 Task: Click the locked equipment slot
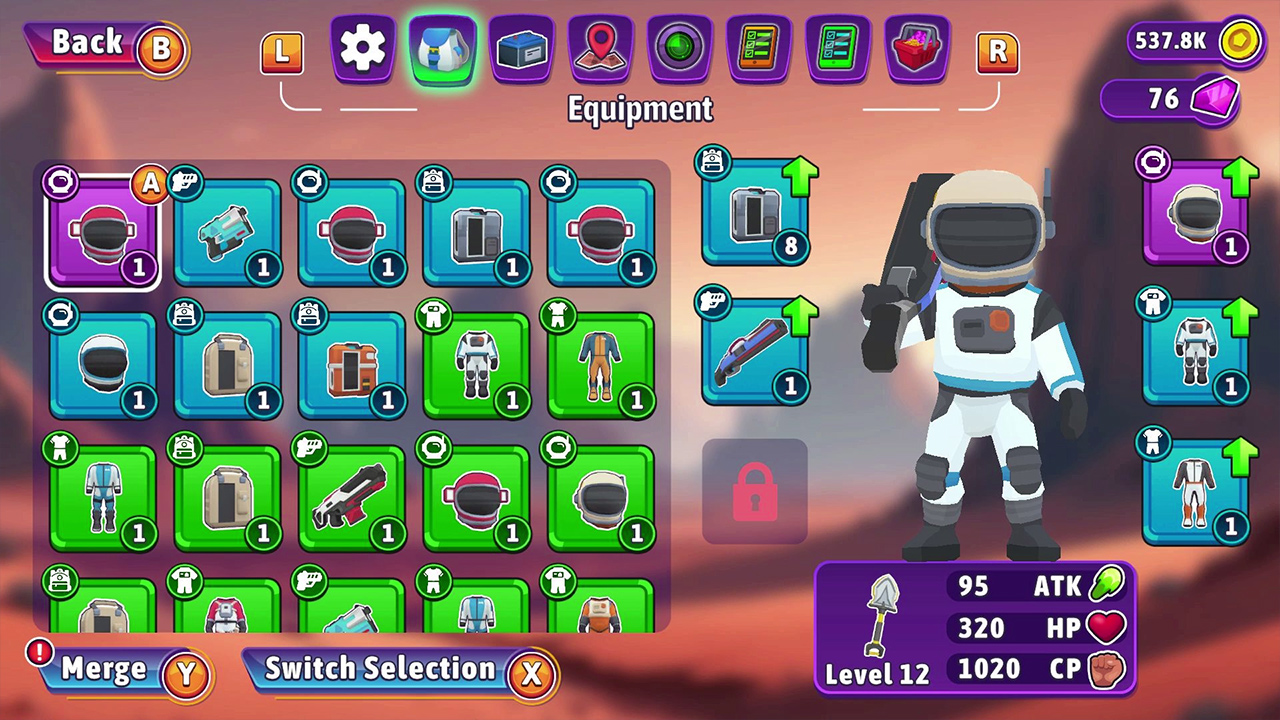click(x=755, y=490)
